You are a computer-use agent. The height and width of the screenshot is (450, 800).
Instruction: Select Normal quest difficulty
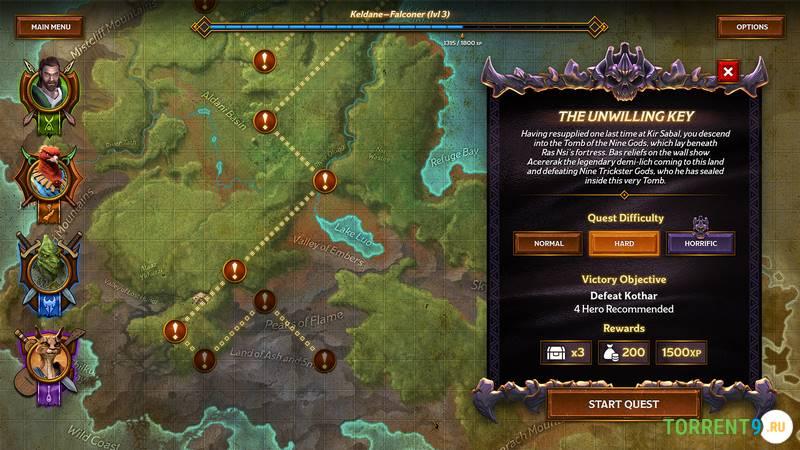pos(549,243)
